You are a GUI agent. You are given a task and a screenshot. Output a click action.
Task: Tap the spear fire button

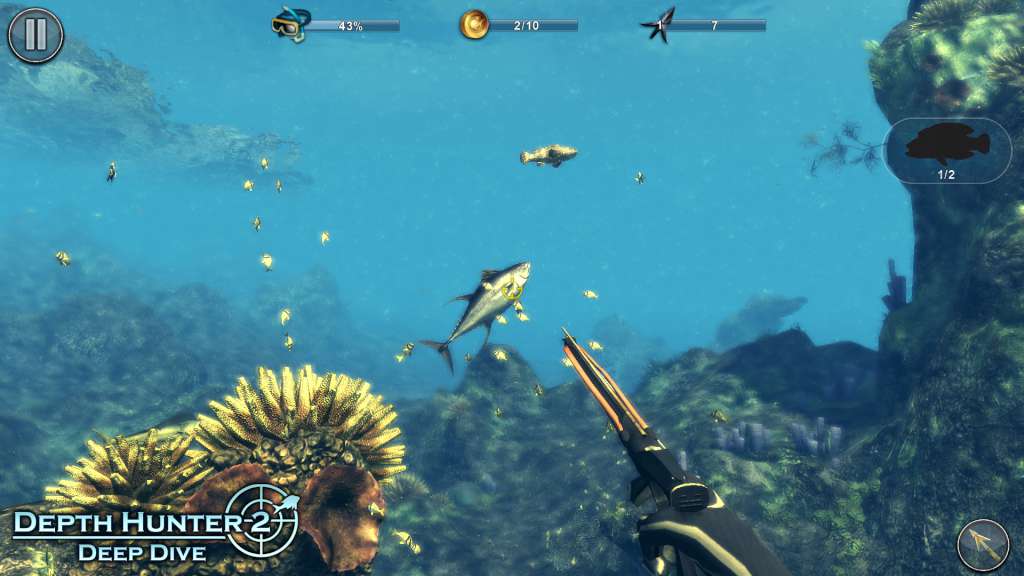tap(982, 544)
